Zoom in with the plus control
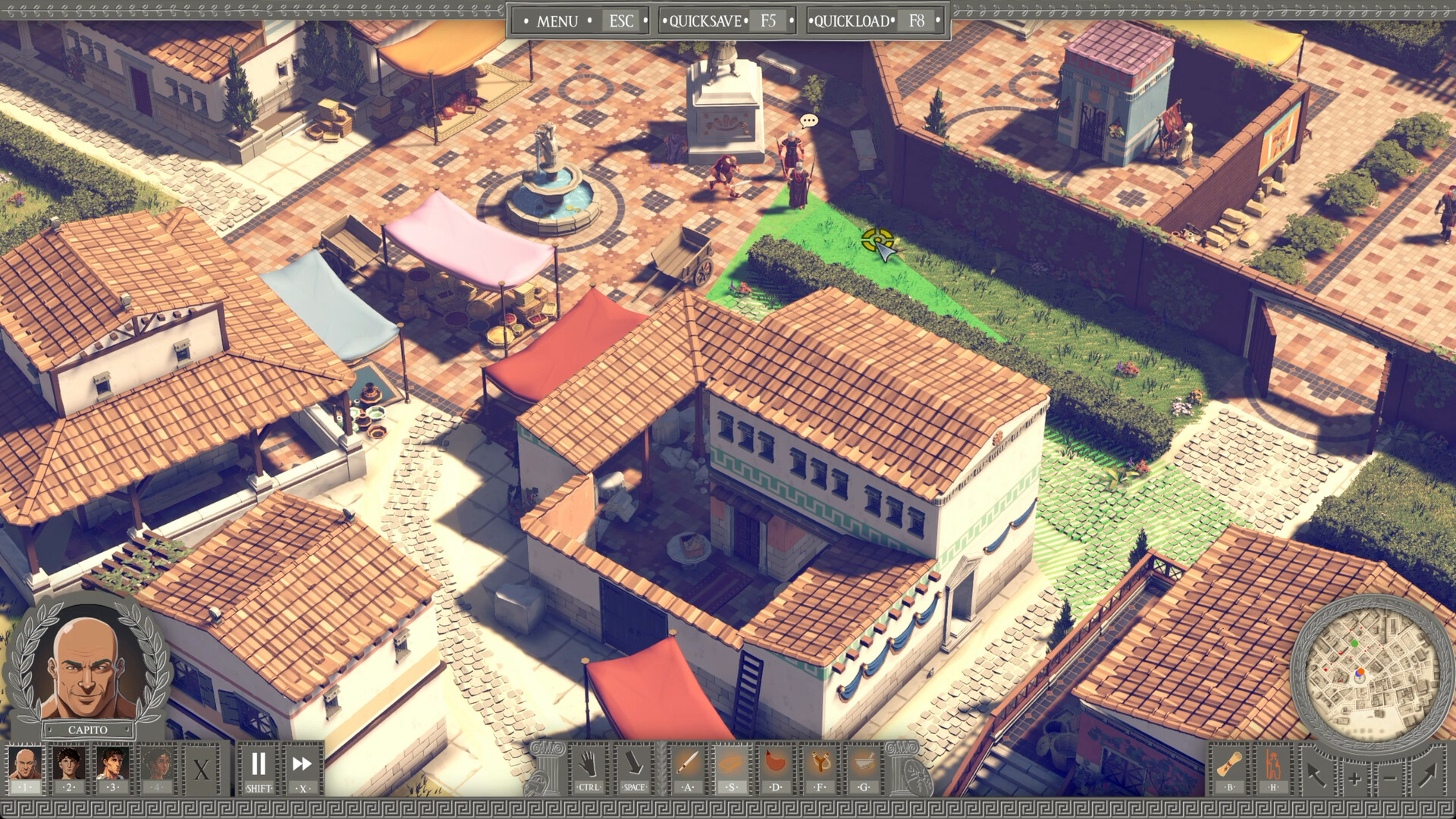The image size is (1456, 819). pos(1354,779)
